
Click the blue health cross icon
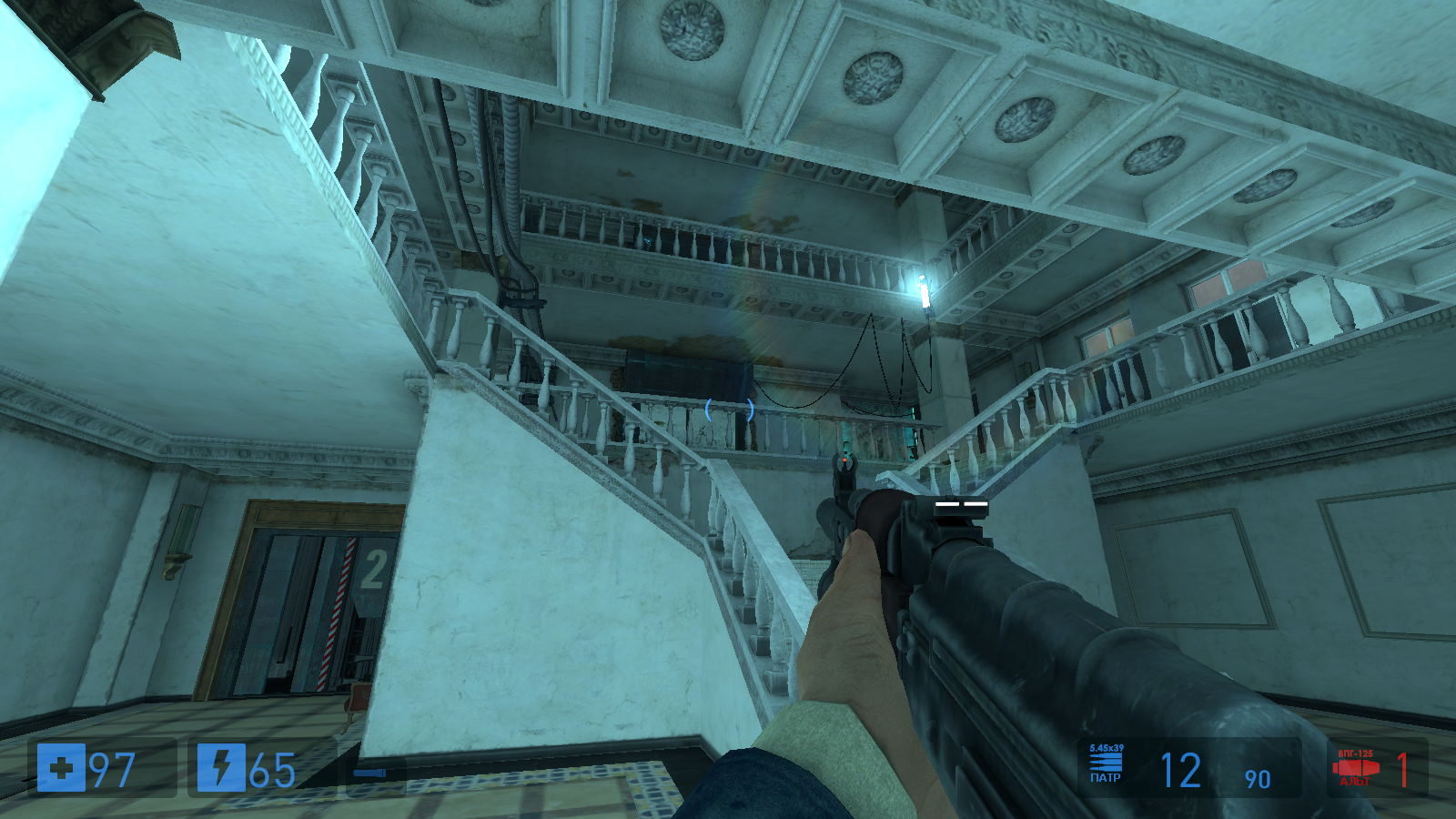(x=61, y=768)
